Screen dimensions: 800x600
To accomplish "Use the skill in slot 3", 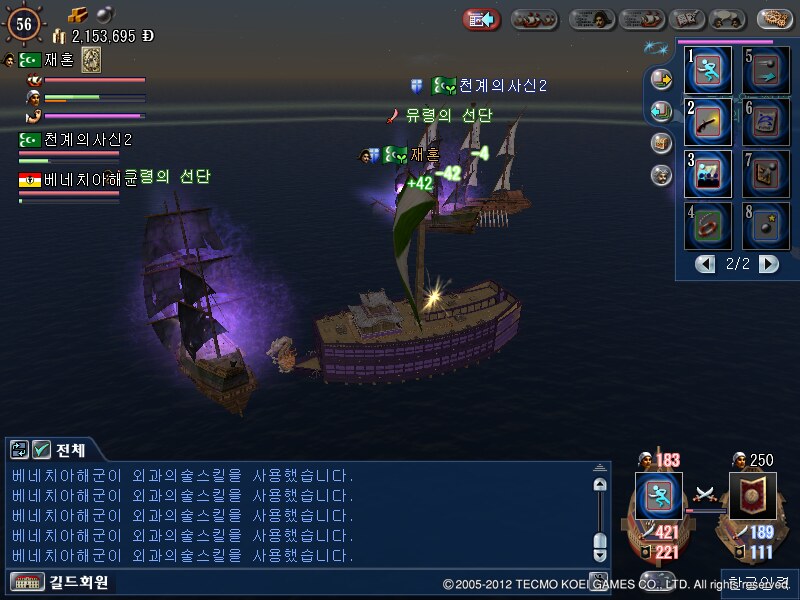I will click(x=709, y=174).
